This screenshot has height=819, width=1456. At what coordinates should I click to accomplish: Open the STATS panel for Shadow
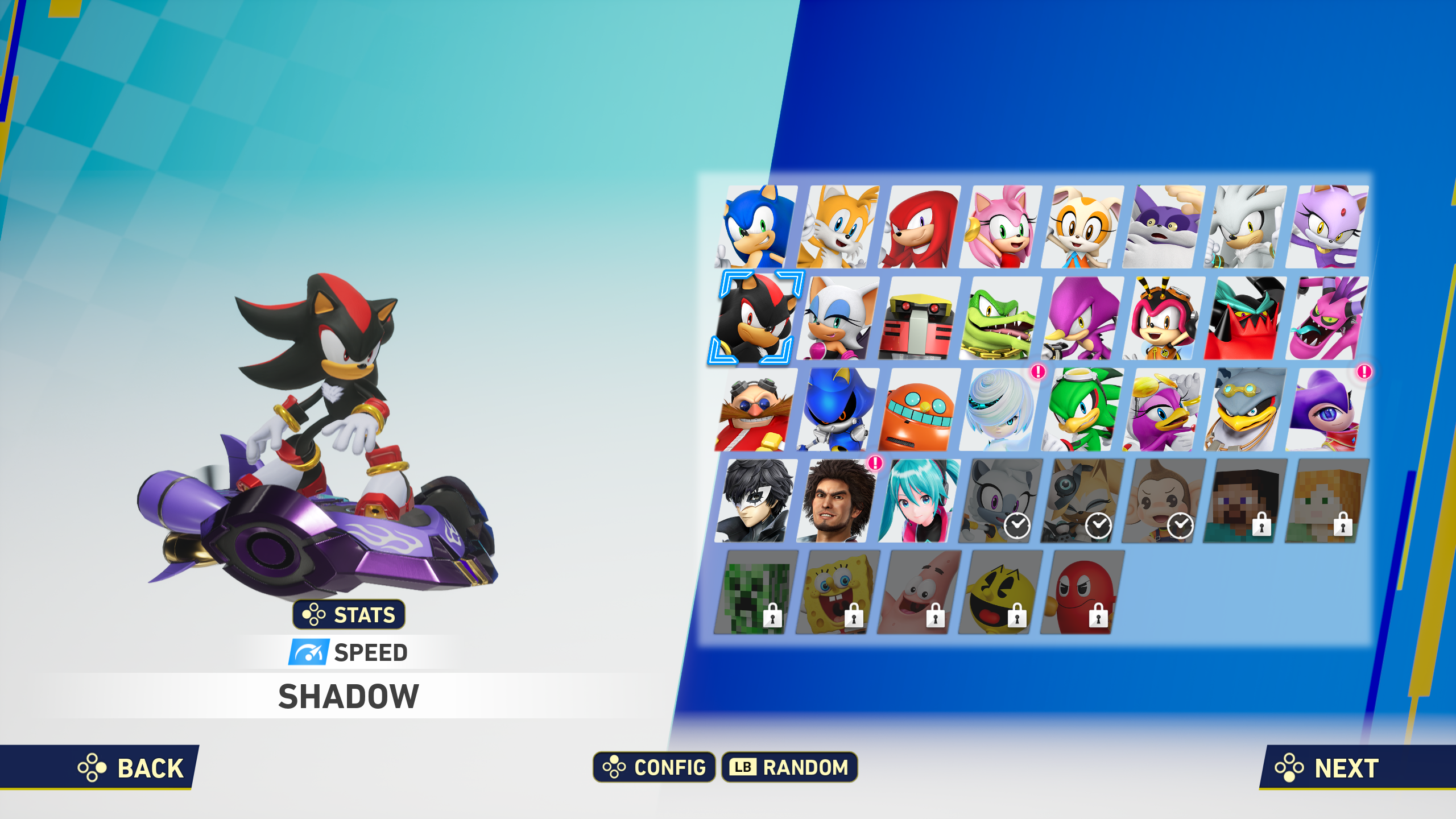click(349, 614)
